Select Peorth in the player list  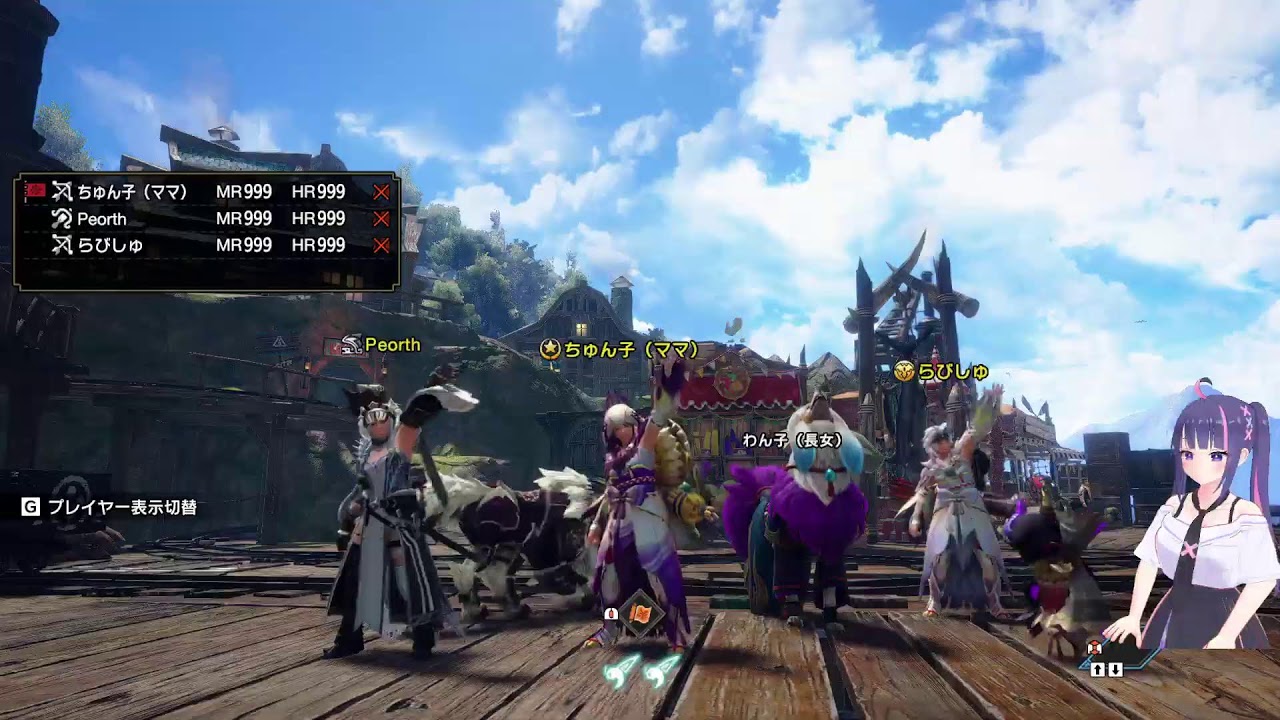pyautogui.click(x=102, y=219)
